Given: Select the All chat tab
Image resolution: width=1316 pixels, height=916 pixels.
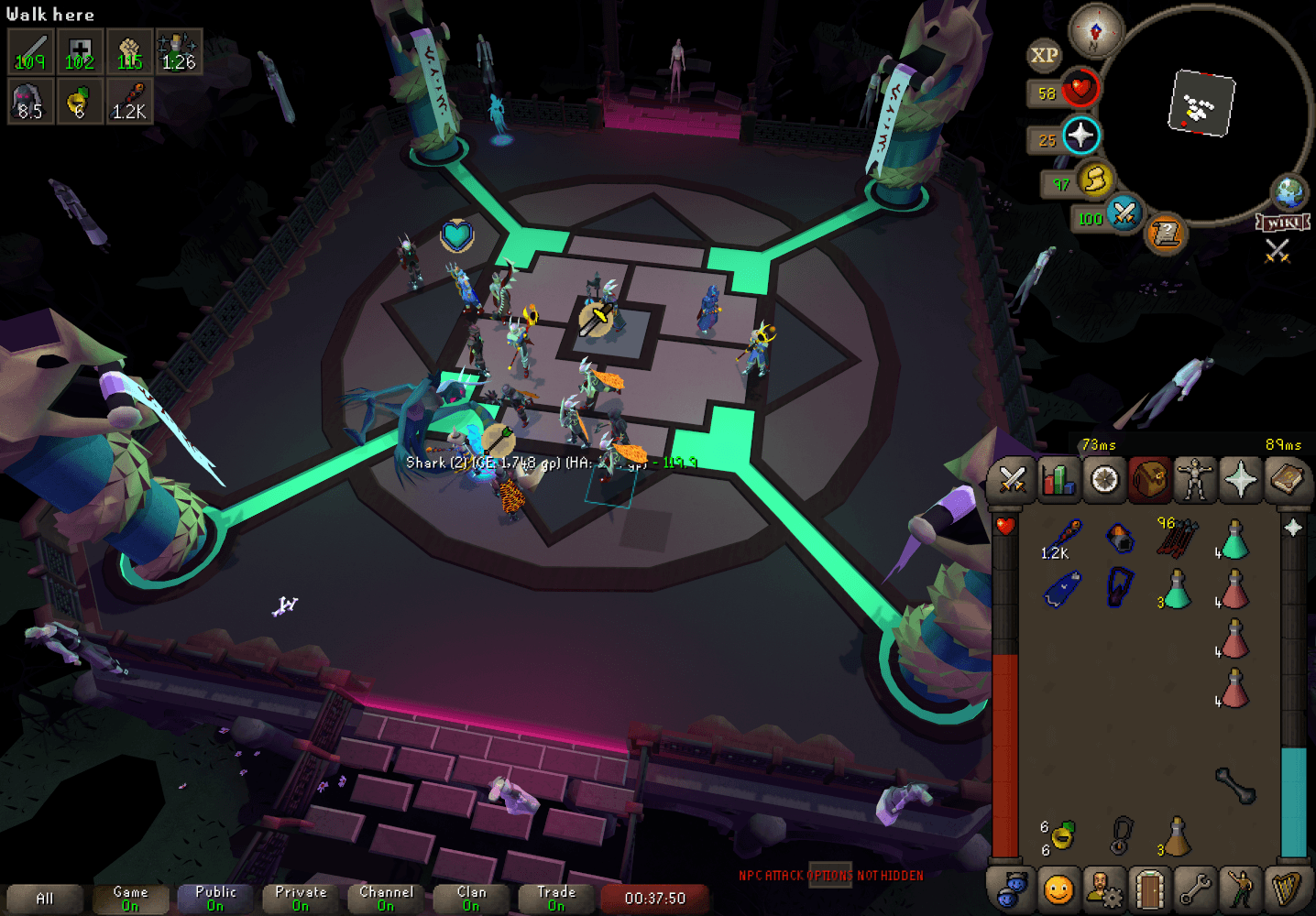Looking at the screenshot, I should coord(44,896).
